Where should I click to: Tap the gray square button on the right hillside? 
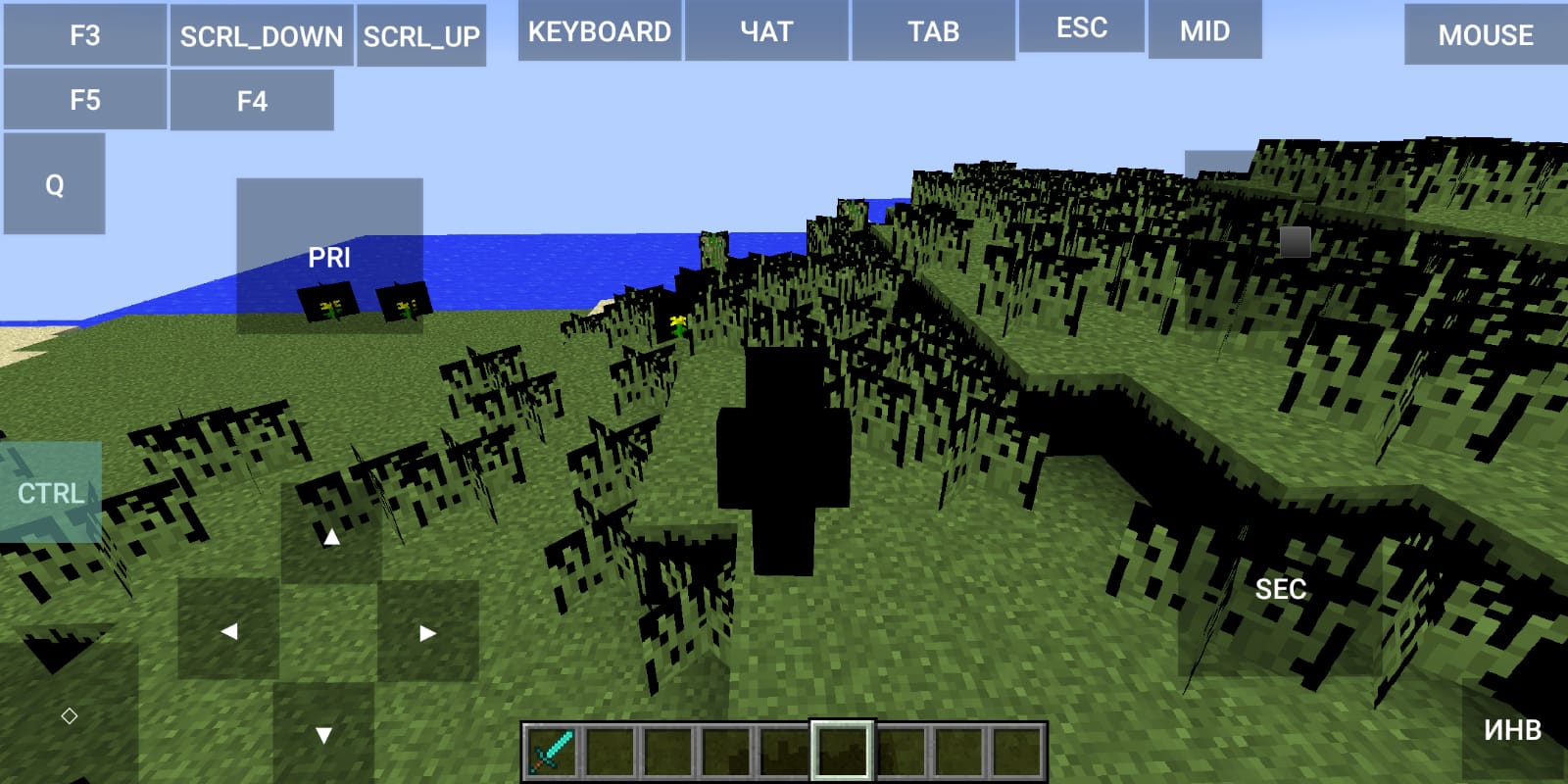point(1298,244)
